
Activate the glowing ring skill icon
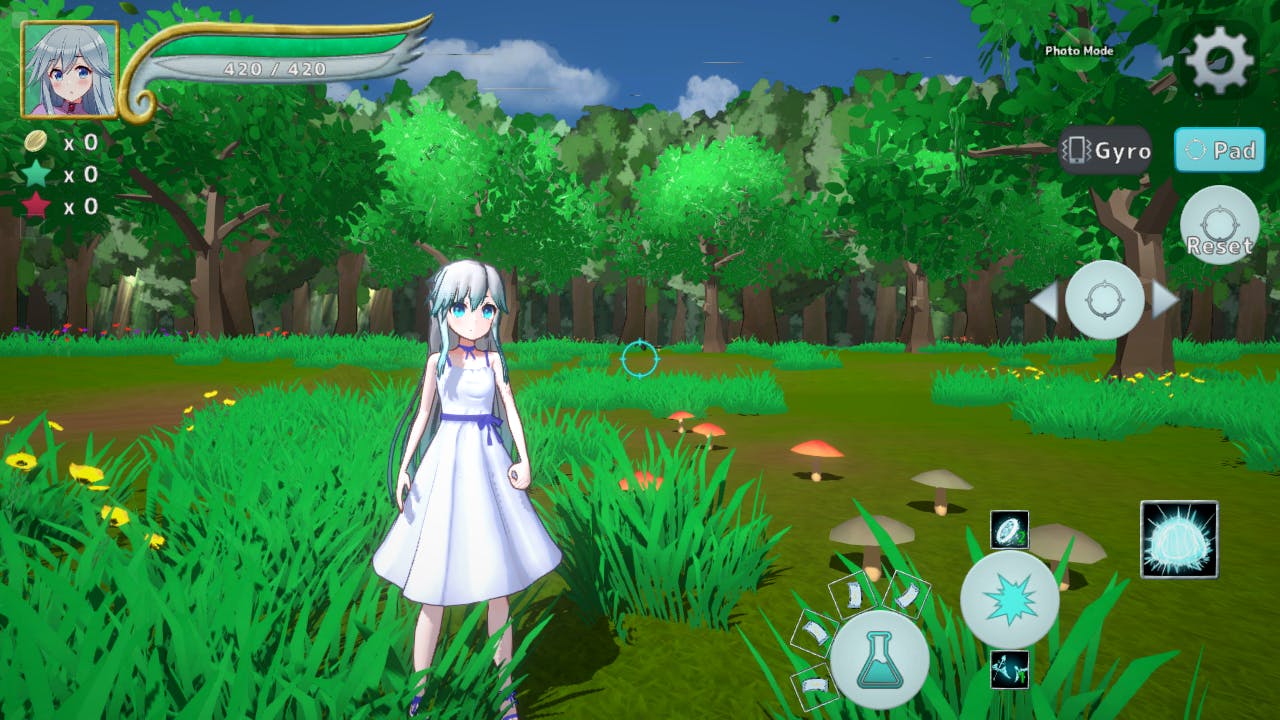coord(1009,530)
